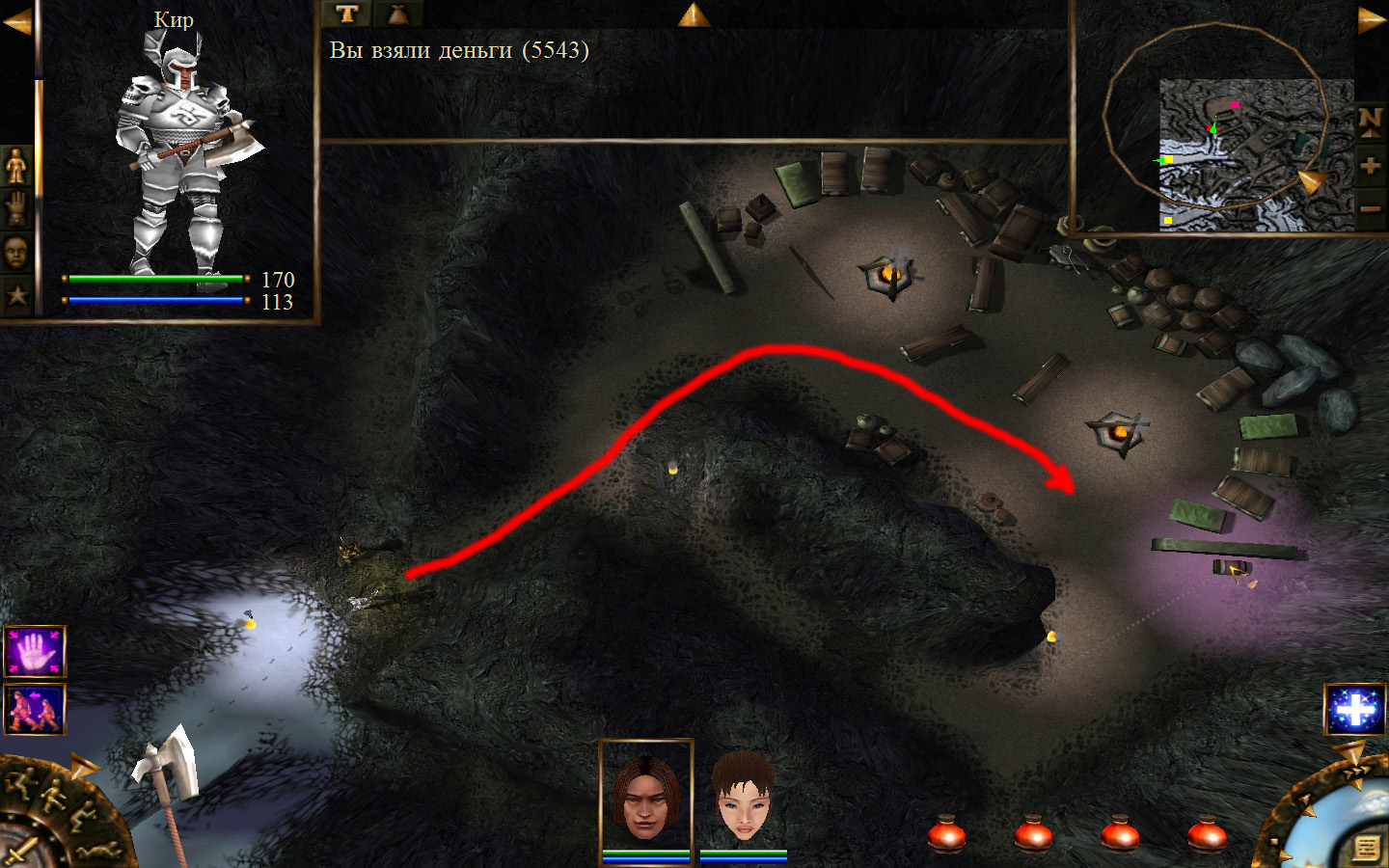Switch to the T text log tab
The height and width of the screenshot is (868, 1389).
coord(347,14)
